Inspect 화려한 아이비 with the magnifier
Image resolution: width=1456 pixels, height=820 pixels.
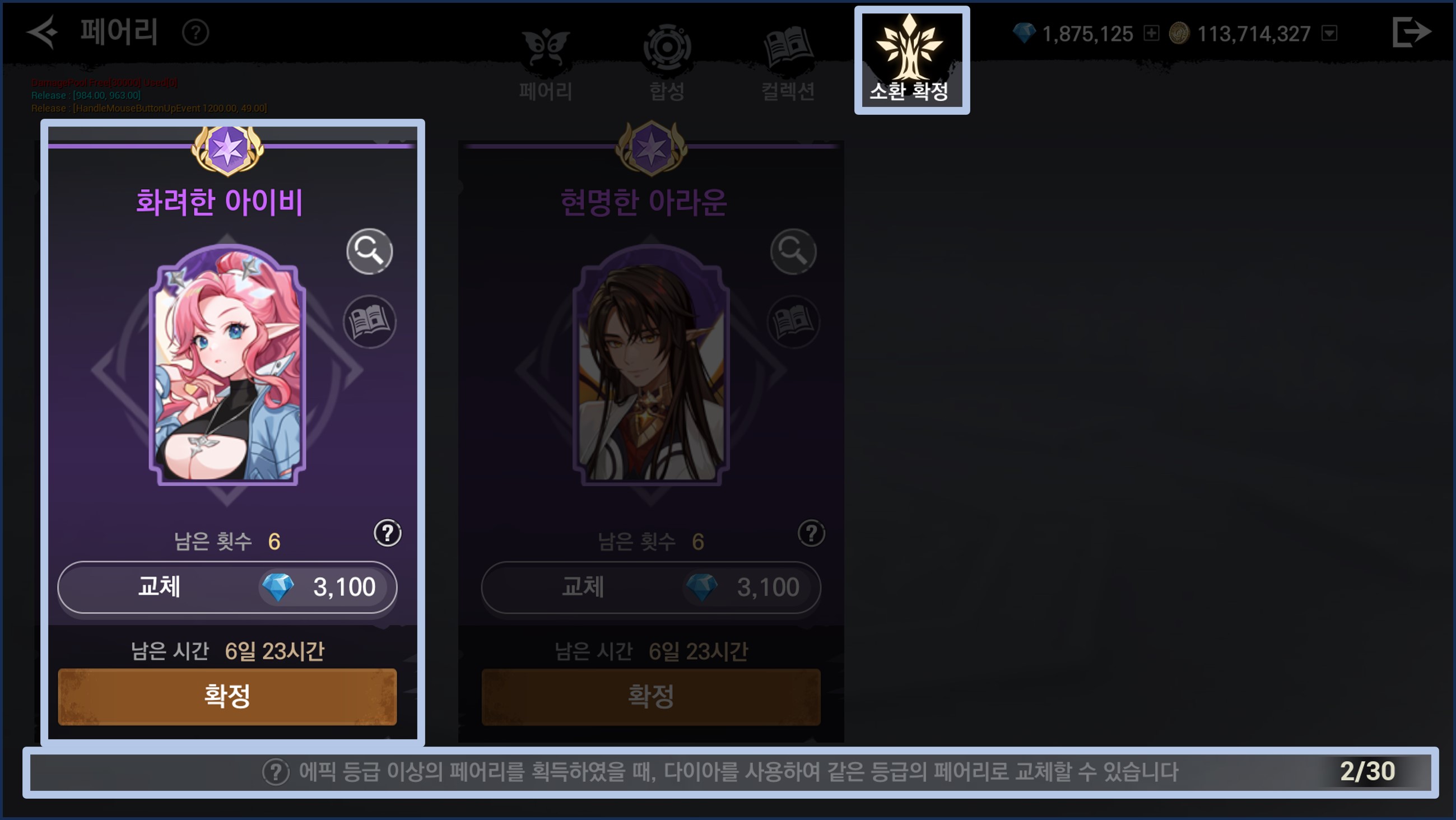pos(369,251)
